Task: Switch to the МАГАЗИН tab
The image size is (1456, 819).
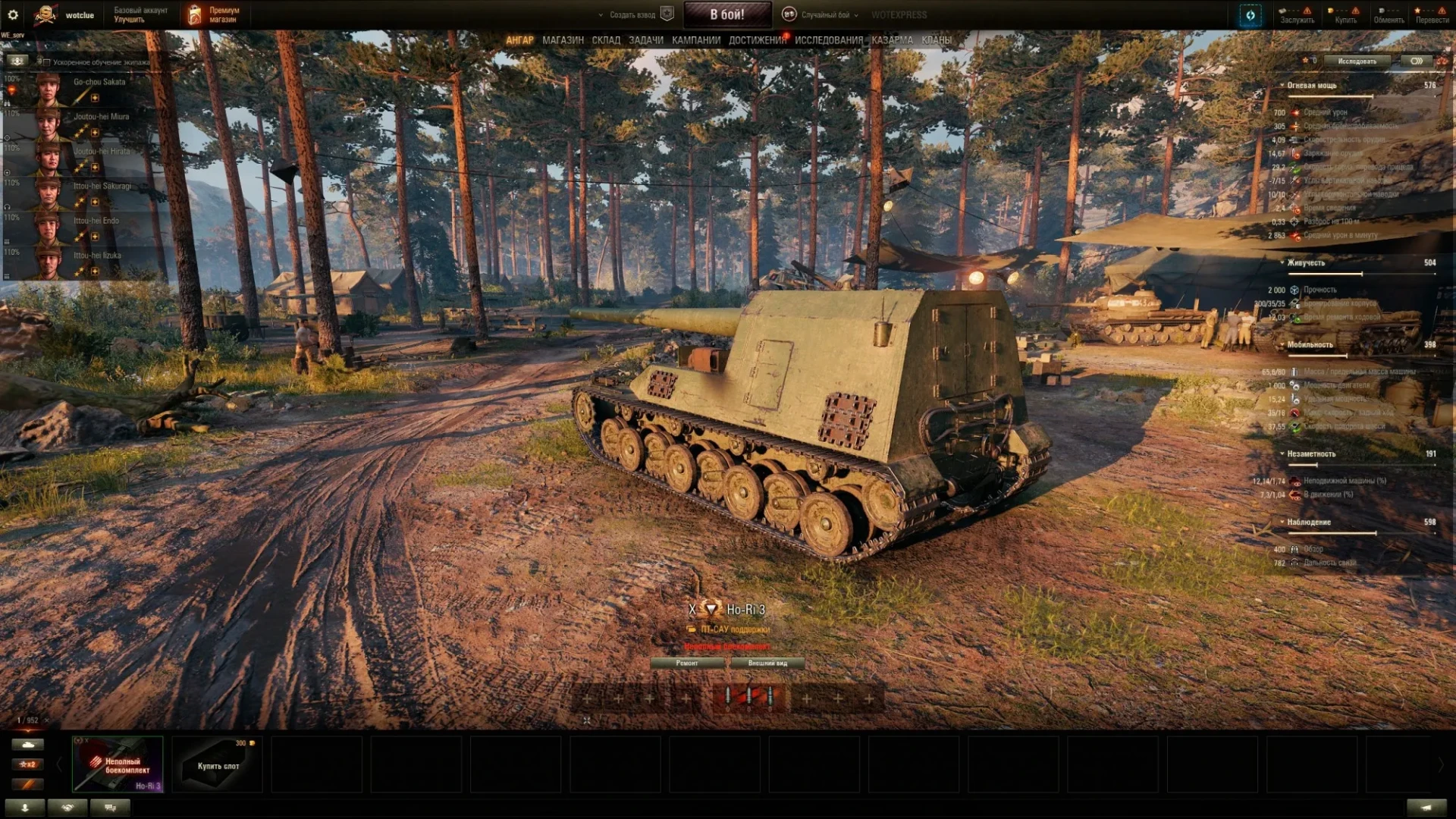Action: pos(563,40)
